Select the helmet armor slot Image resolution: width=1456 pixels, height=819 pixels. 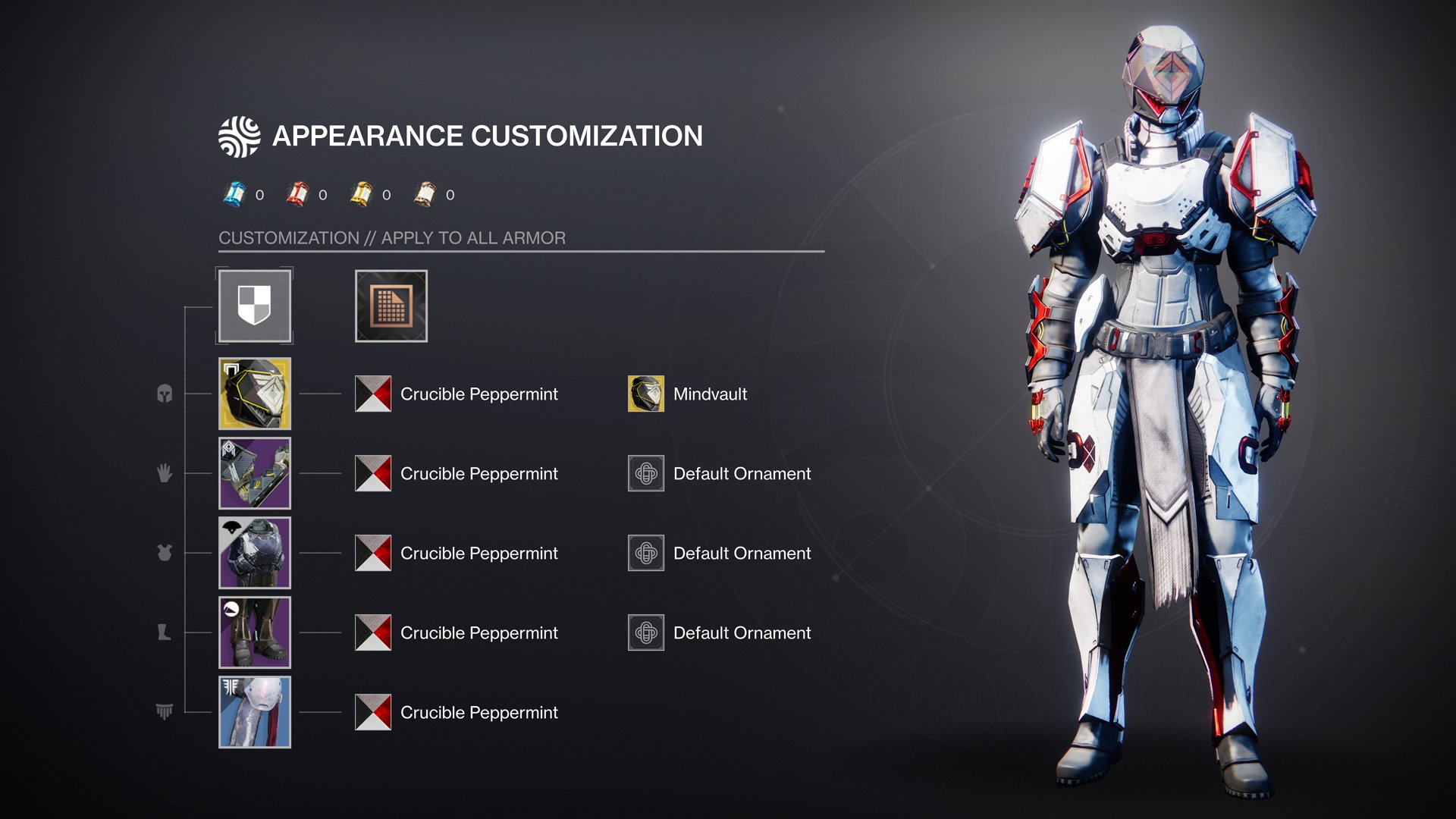[255, 394]
